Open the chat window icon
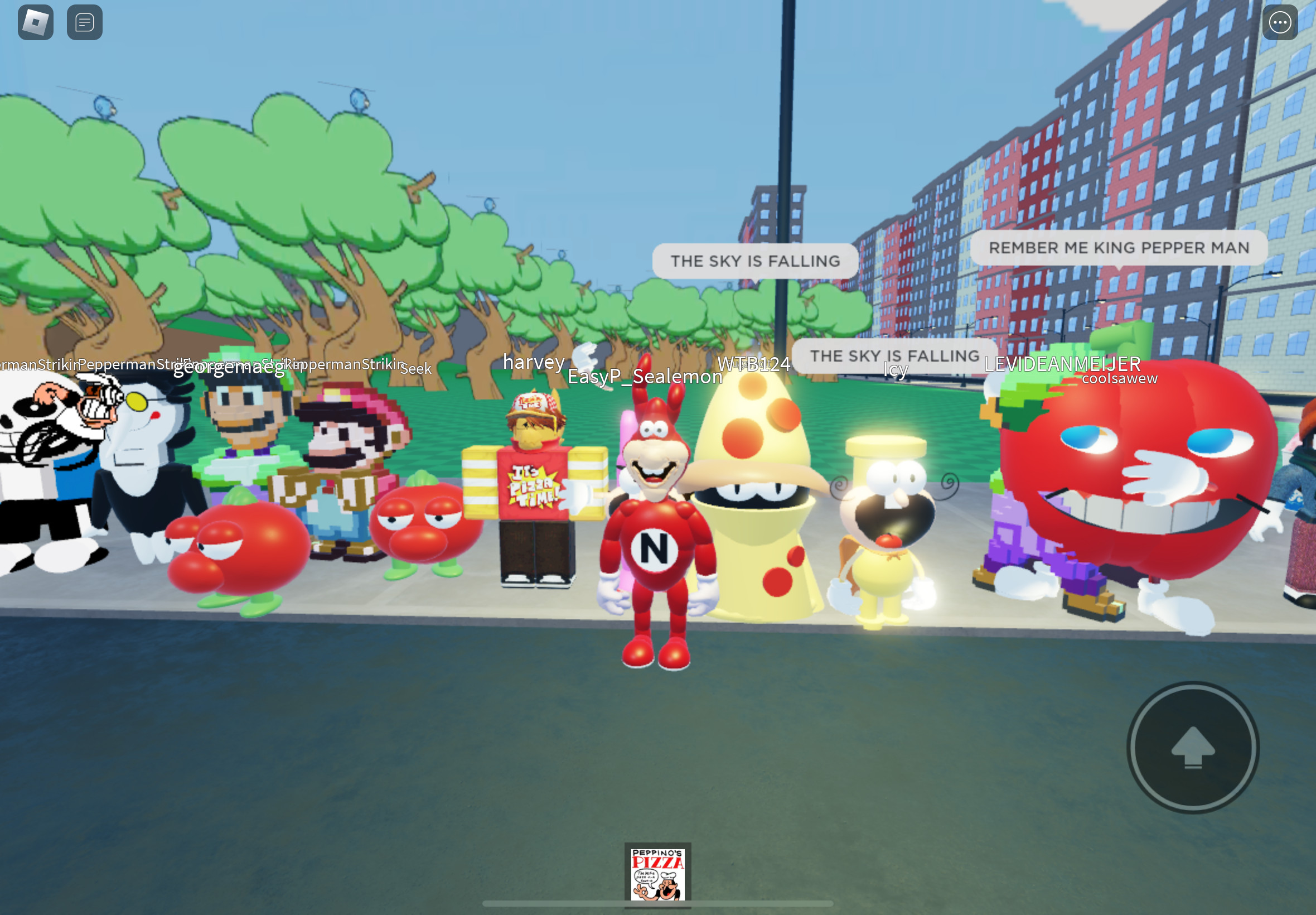This screenshot has height=915, width=1316. (x=84, y=22)
